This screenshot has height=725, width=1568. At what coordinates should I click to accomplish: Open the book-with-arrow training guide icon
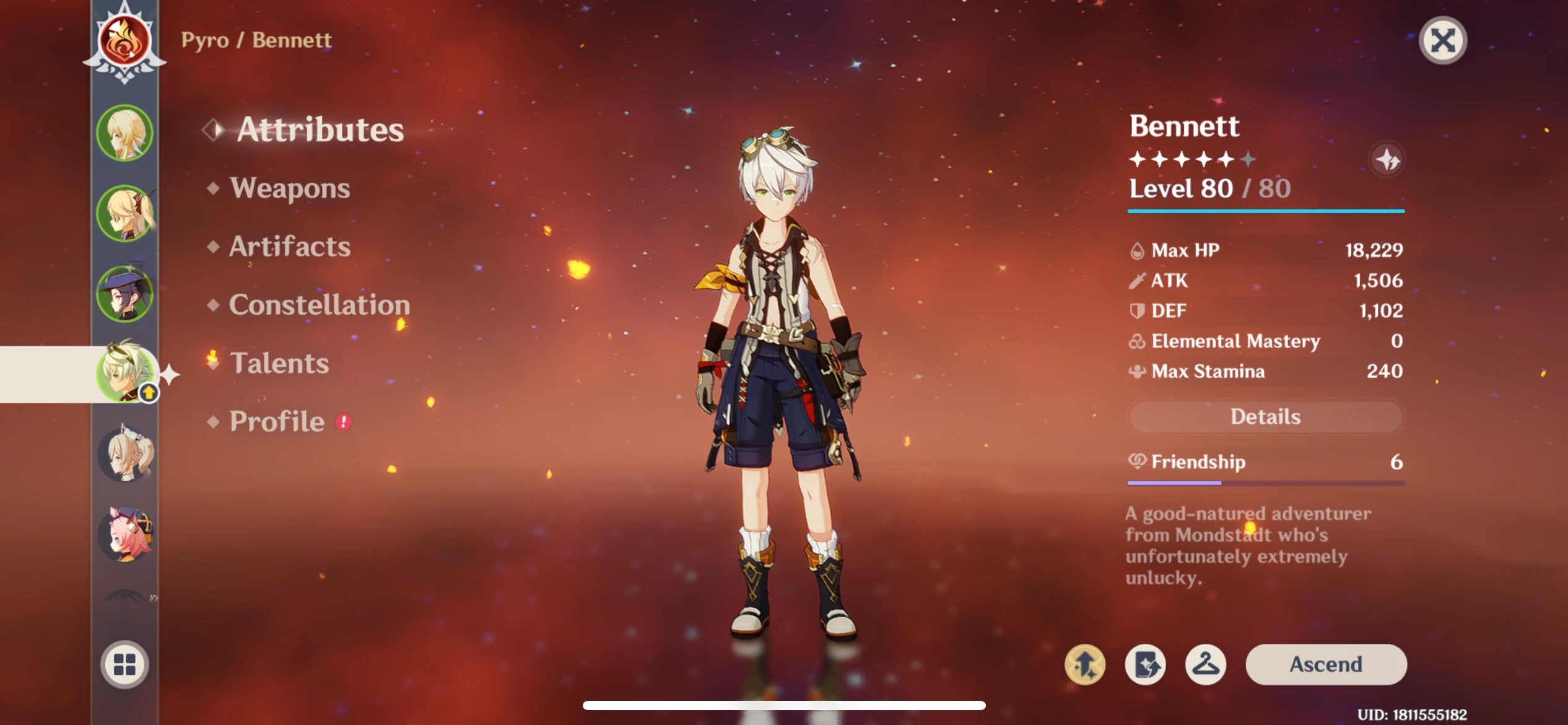[x=1145, y=664]
